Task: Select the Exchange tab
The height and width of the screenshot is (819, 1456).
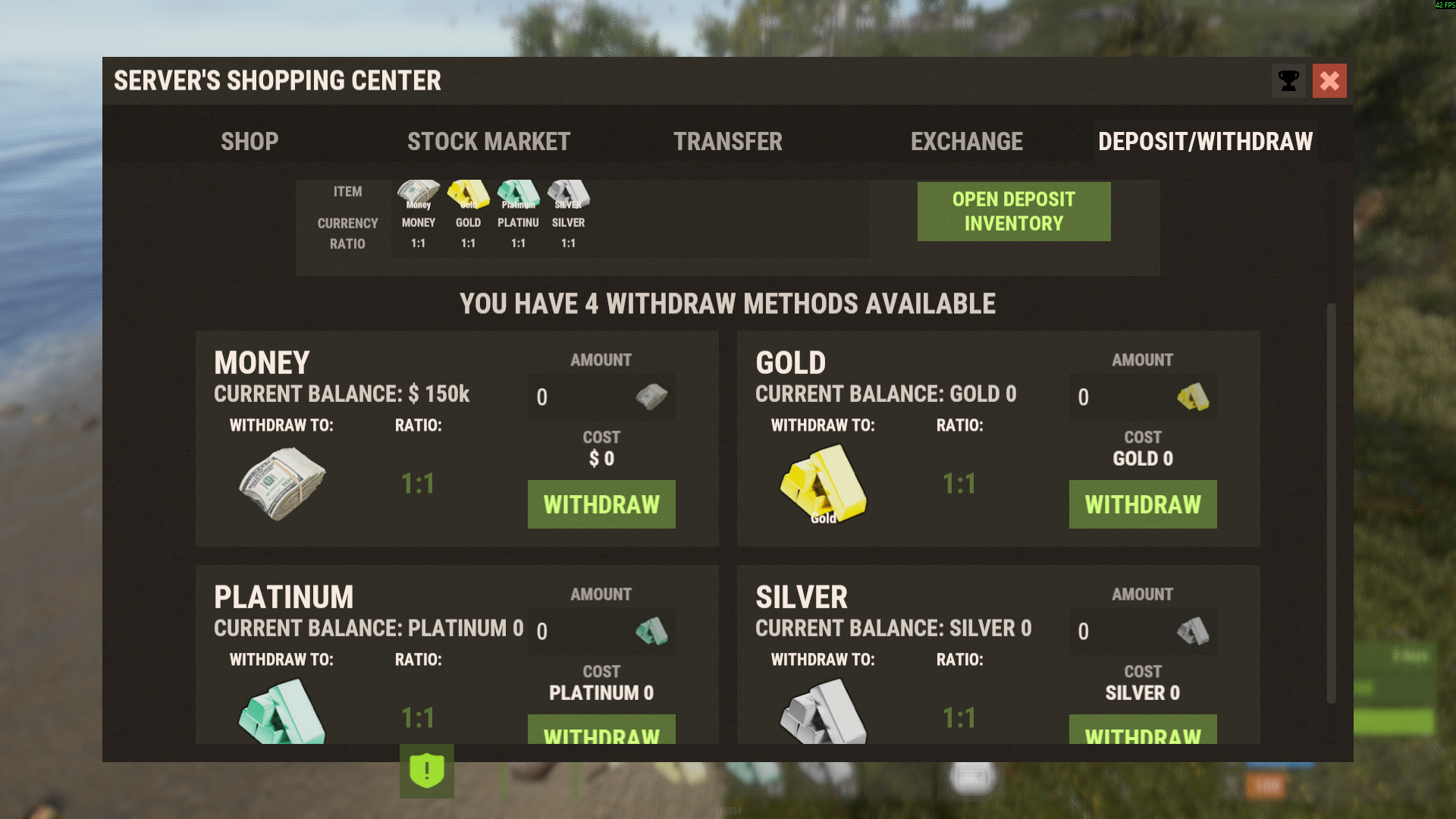Action: [966, 142]
